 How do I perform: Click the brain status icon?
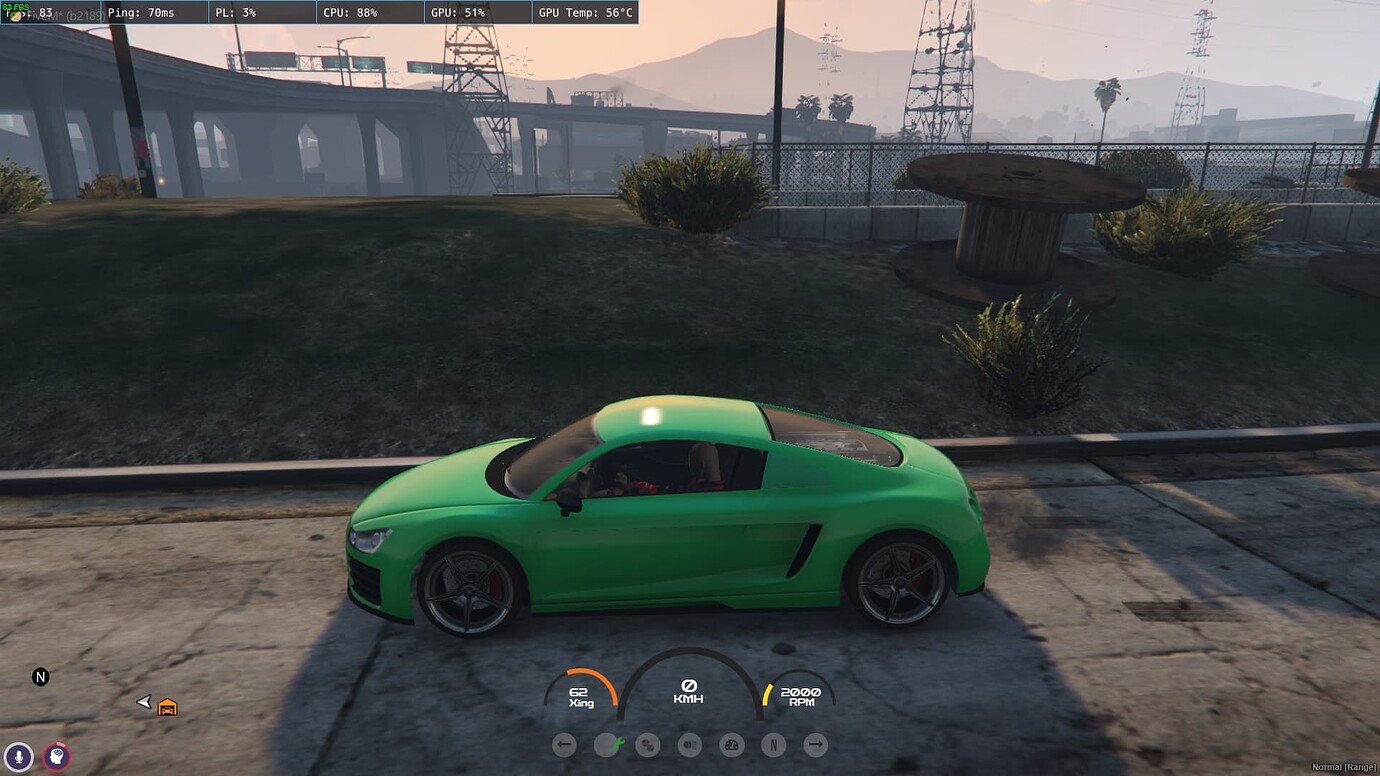[x=57, y=757]
